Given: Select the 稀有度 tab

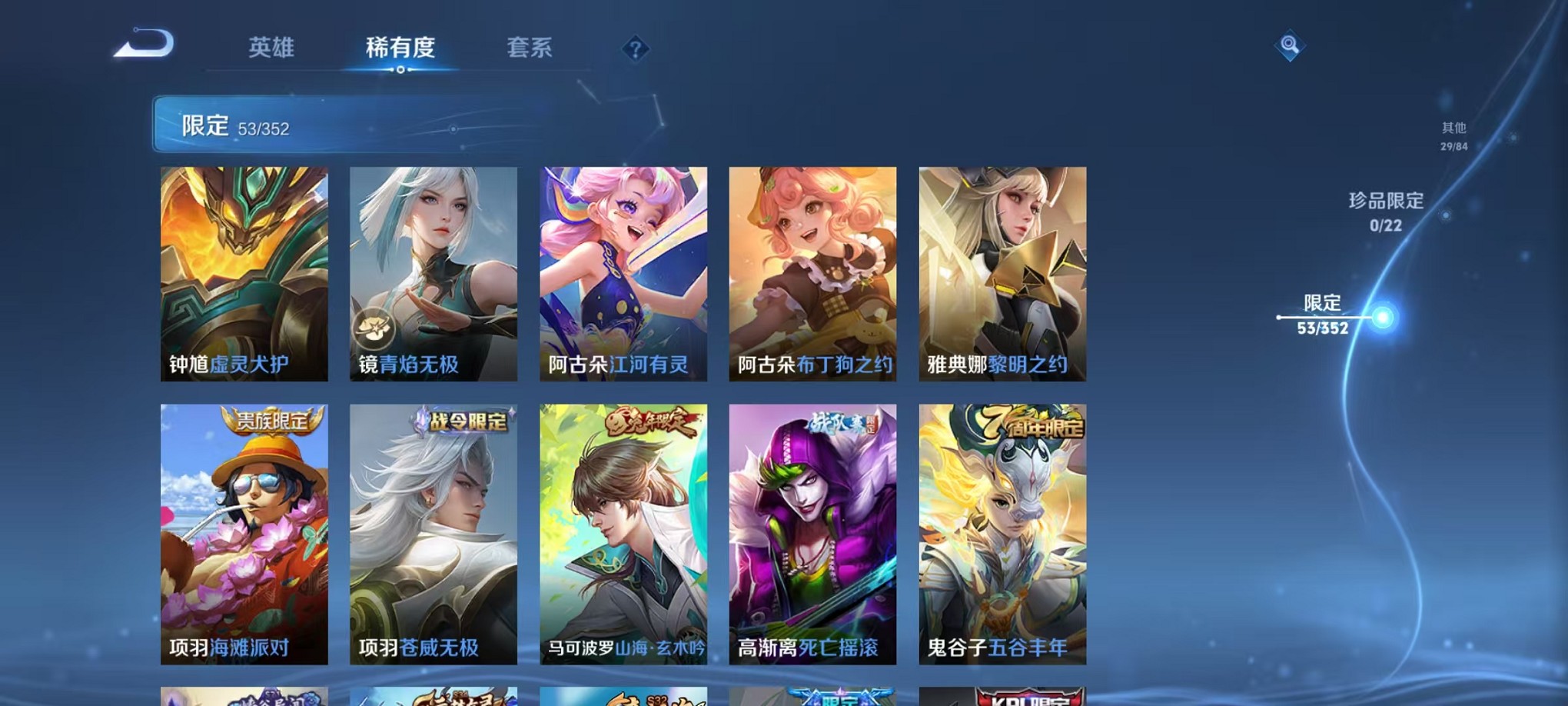Looking at the screenshot, I should tap(401, 47).
